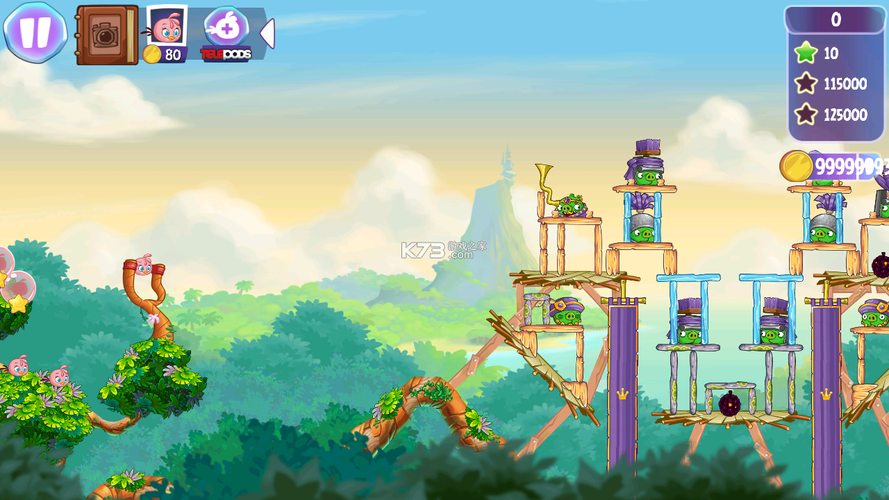Collapse the bird toolbar with the white arrow
This screenshot has width=889, height=500.
[267, 34]
